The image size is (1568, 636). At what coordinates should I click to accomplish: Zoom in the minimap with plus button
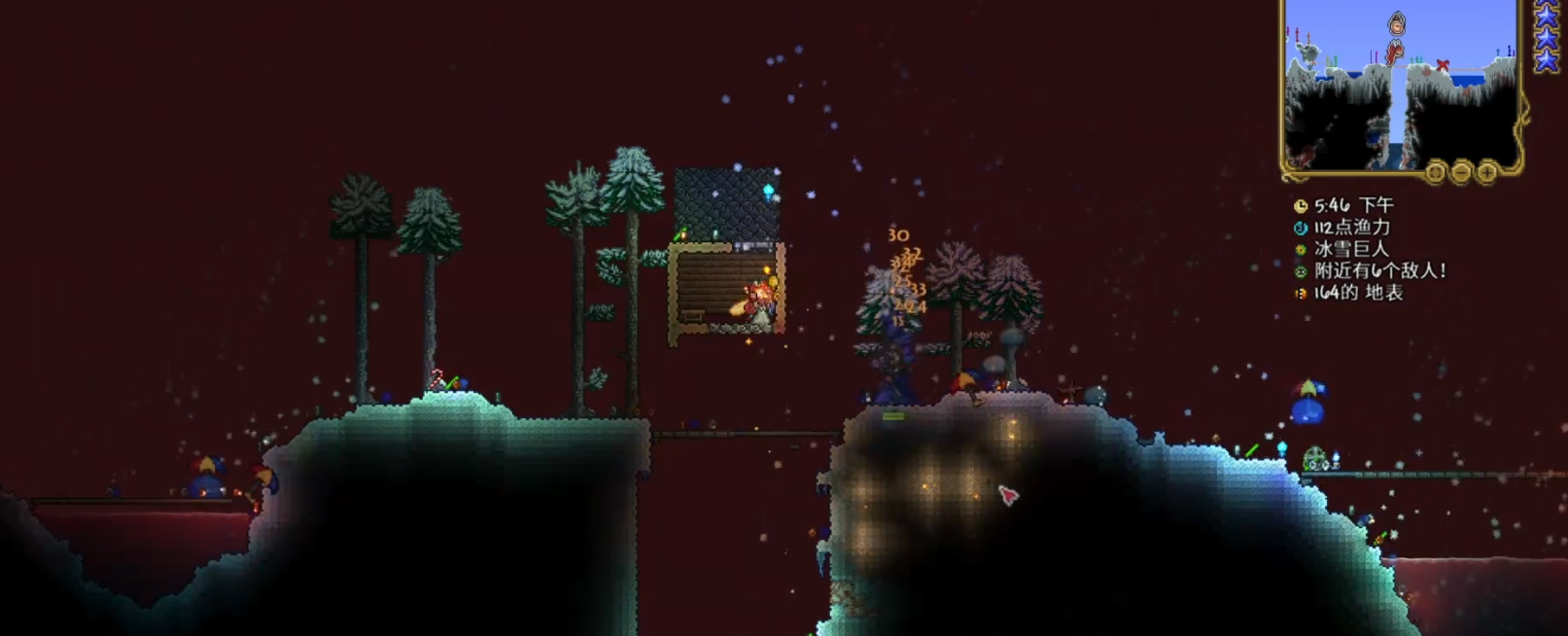pyautogui.click(x=1486, y=173)
